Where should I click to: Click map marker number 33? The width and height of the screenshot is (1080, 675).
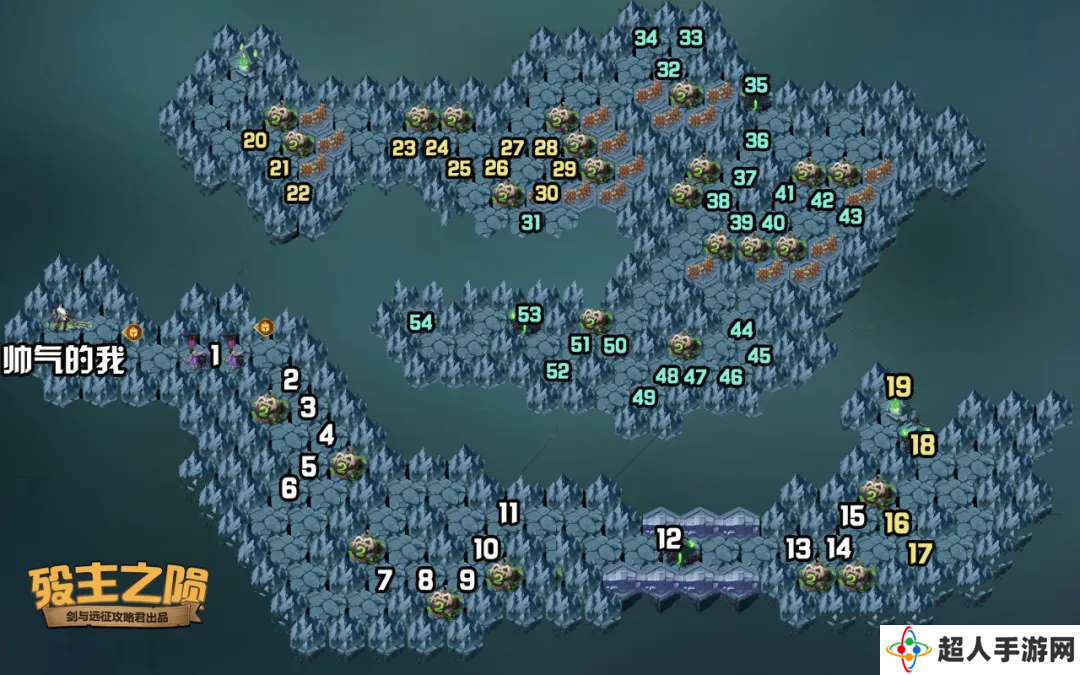(691, 38)
